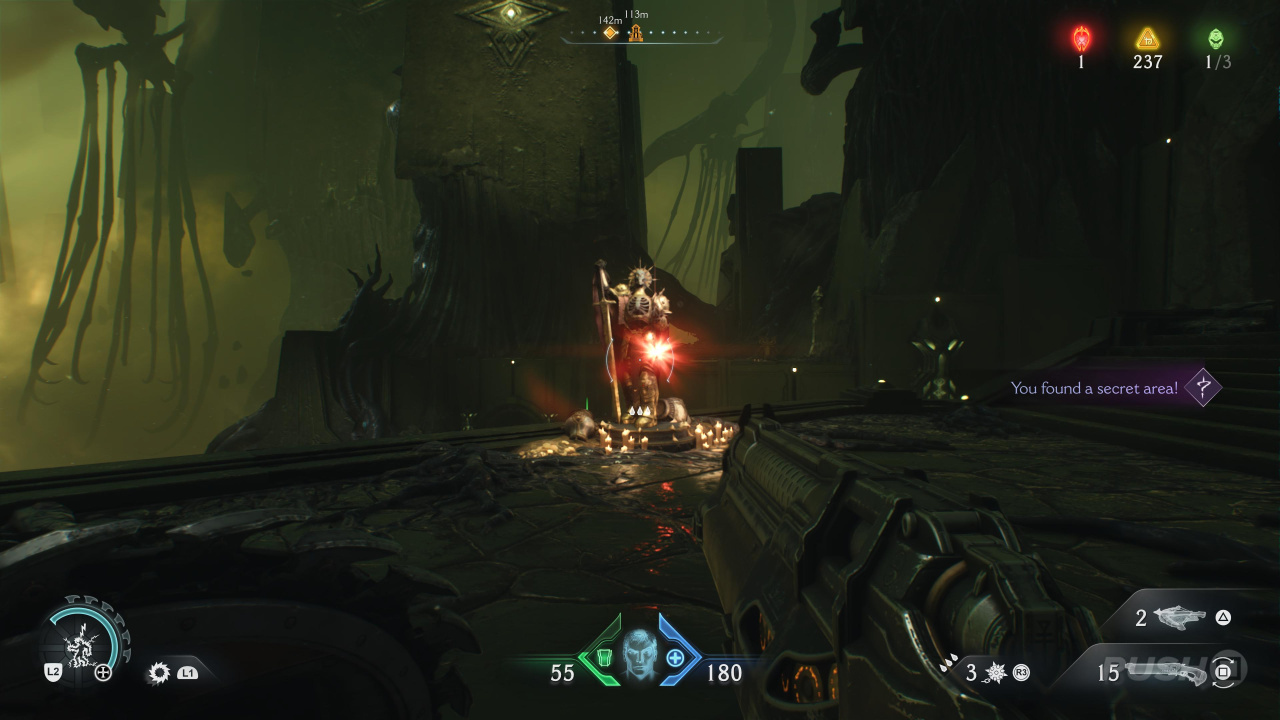
Task: Select the orange diamond objective marker on the compass
Action: click(610, 33)
